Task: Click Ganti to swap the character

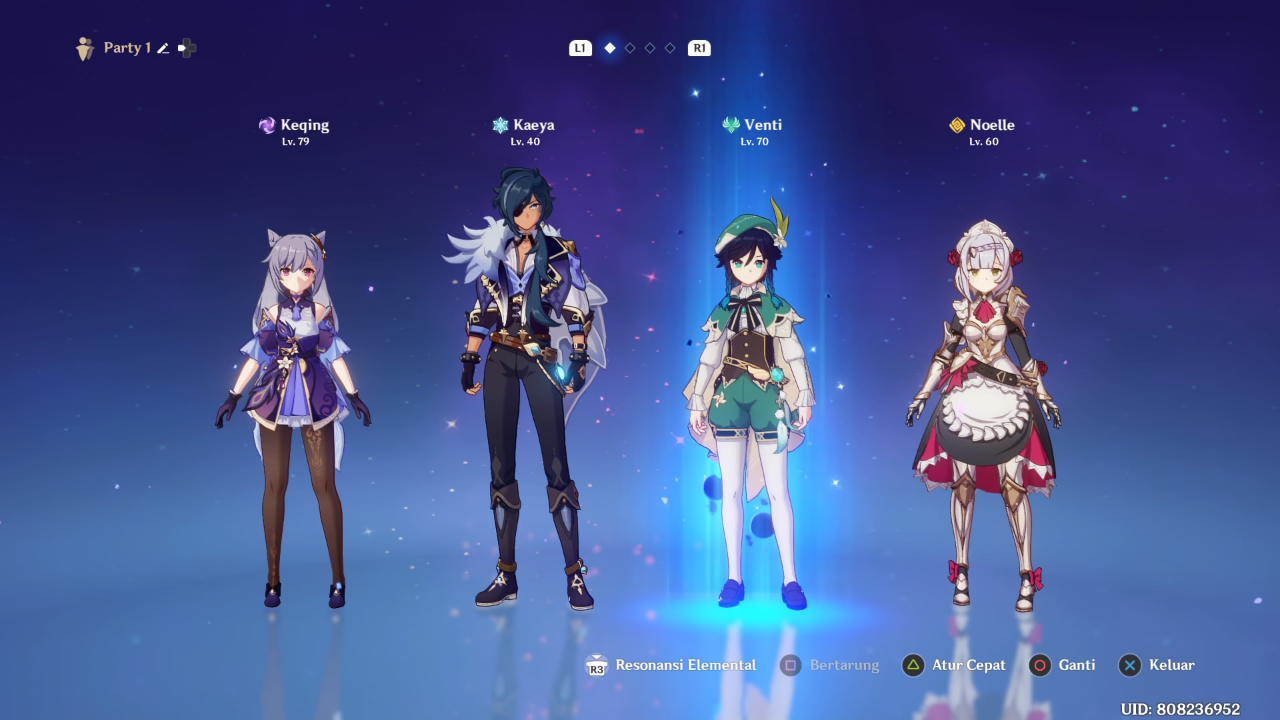Action: tap(1063, 665)
